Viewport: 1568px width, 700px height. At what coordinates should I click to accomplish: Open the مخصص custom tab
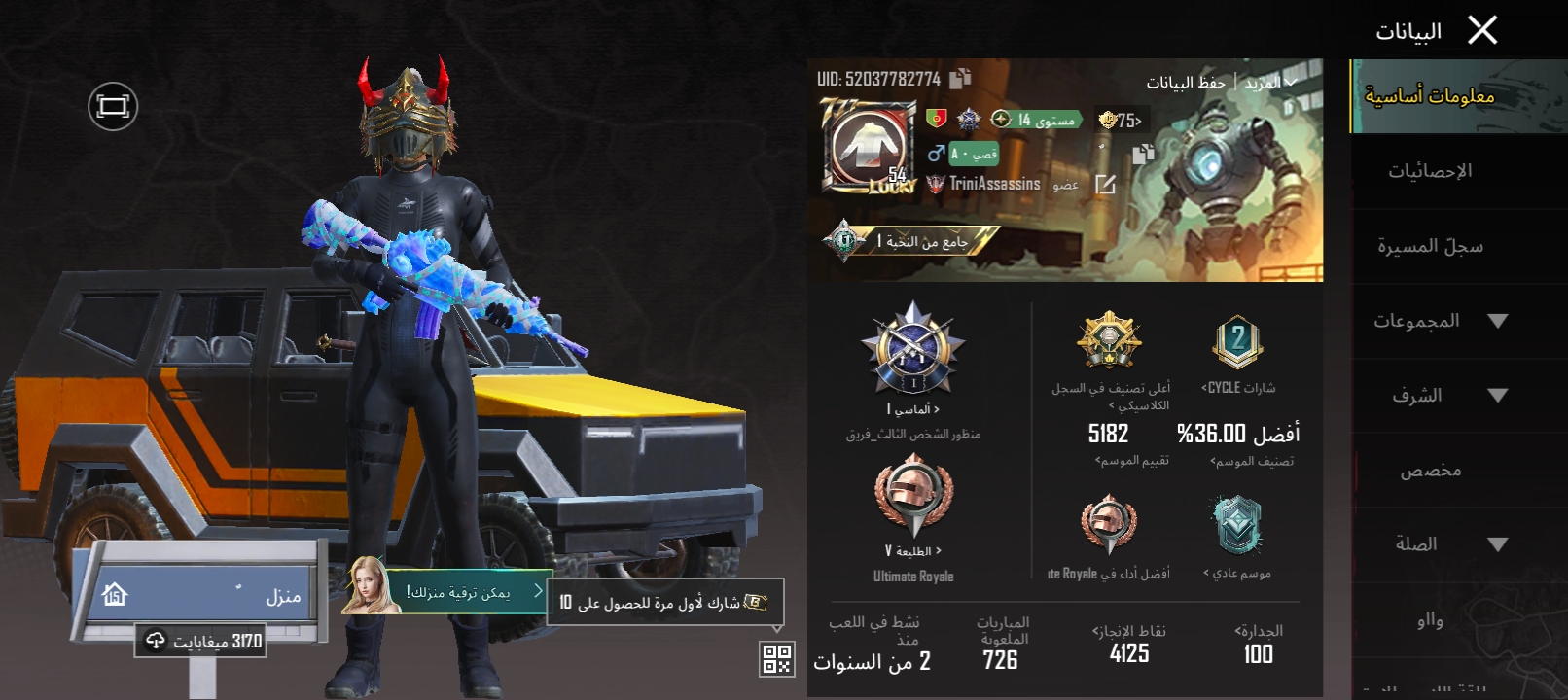(x=1429, y=471)
